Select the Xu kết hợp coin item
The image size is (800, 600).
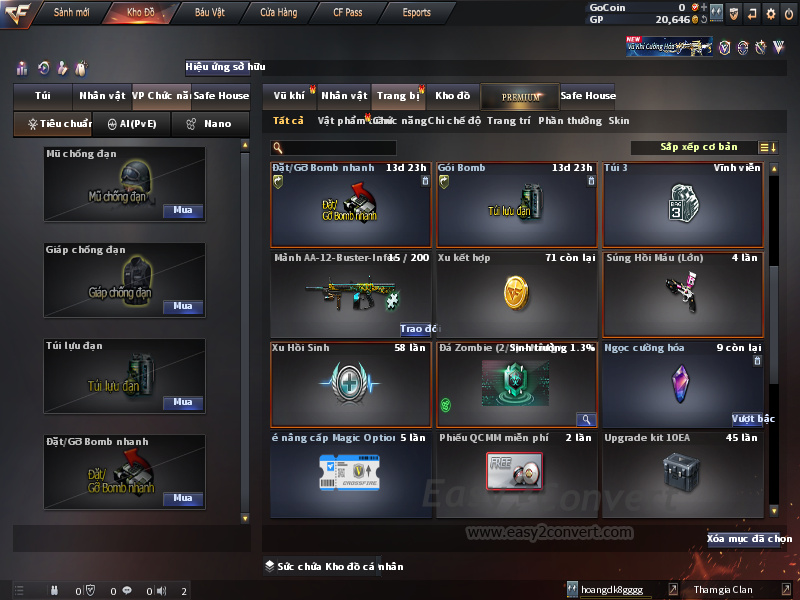click(517, 294)
